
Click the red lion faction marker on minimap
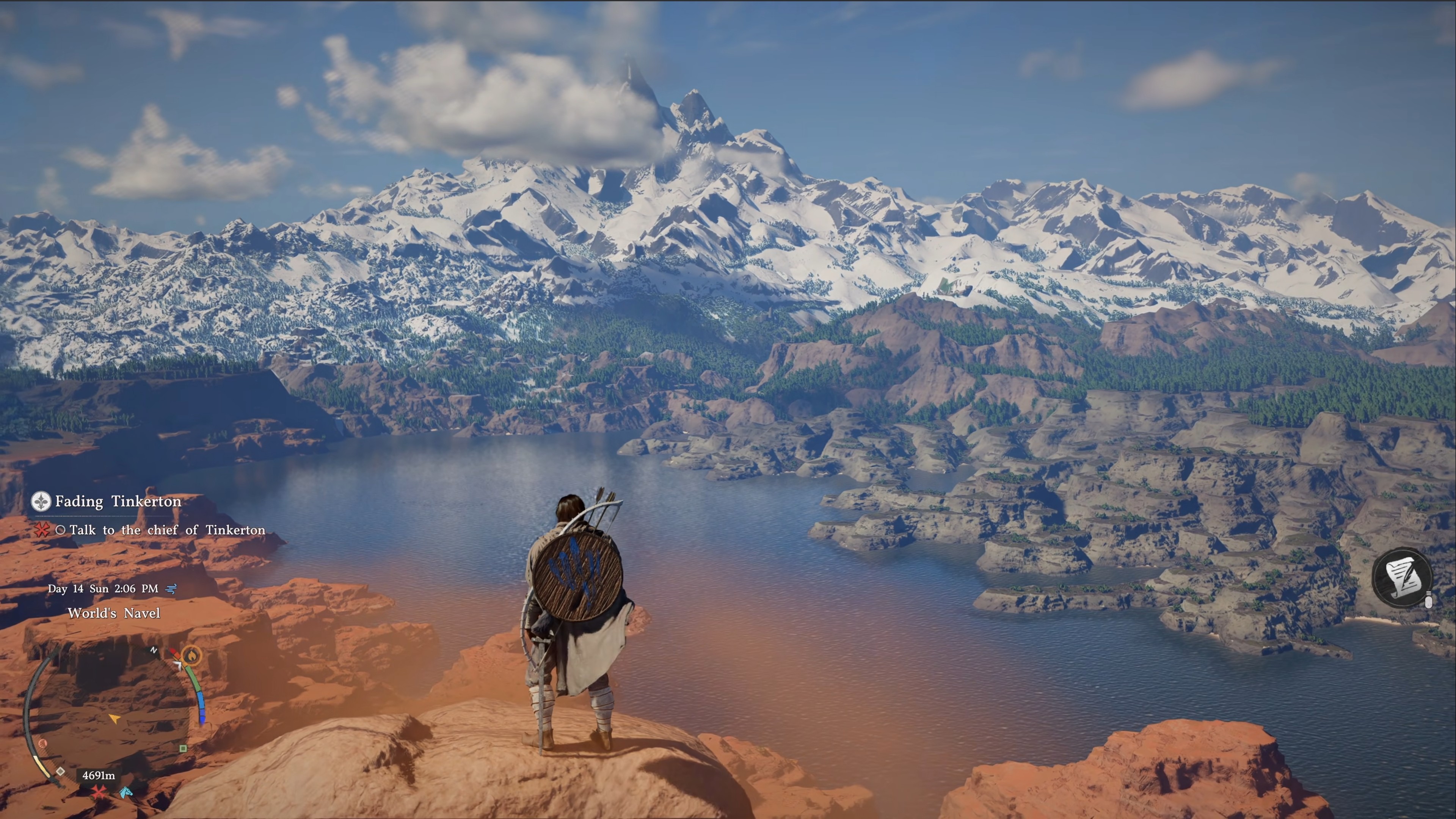click(43, 743)
